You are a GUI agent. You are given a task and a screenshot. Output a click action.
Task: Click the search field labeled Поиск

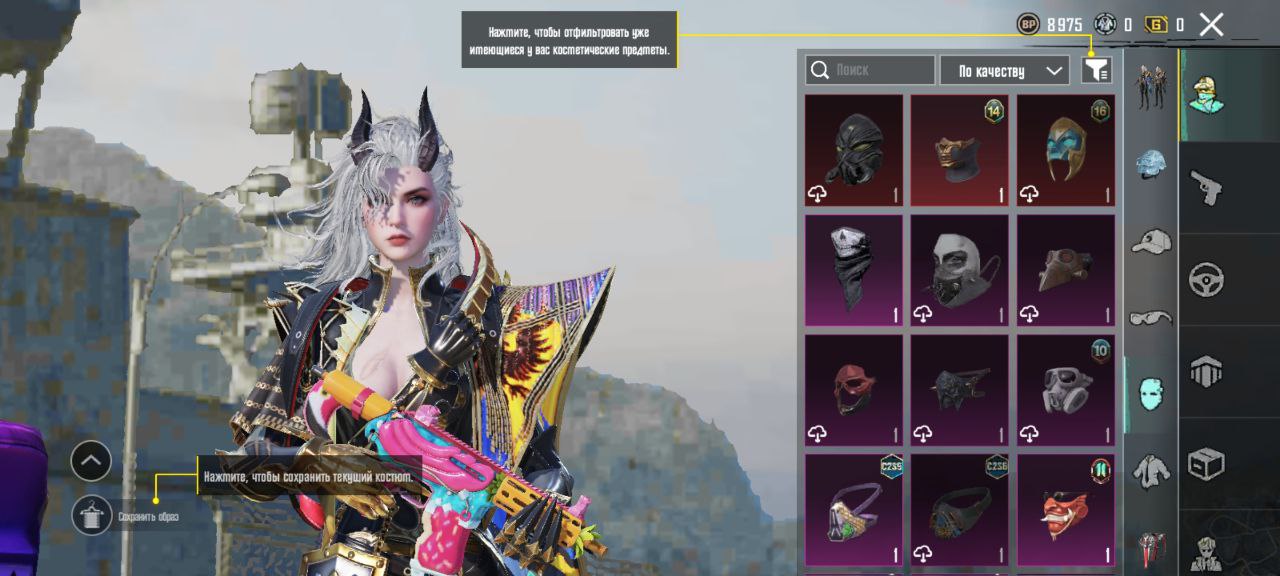click(870, 70)
